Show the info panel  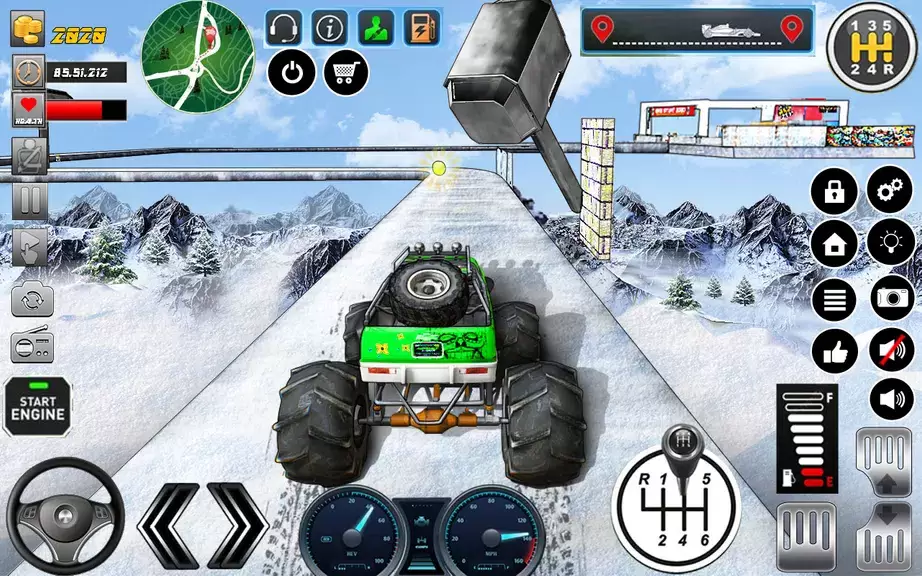[331, 28]
